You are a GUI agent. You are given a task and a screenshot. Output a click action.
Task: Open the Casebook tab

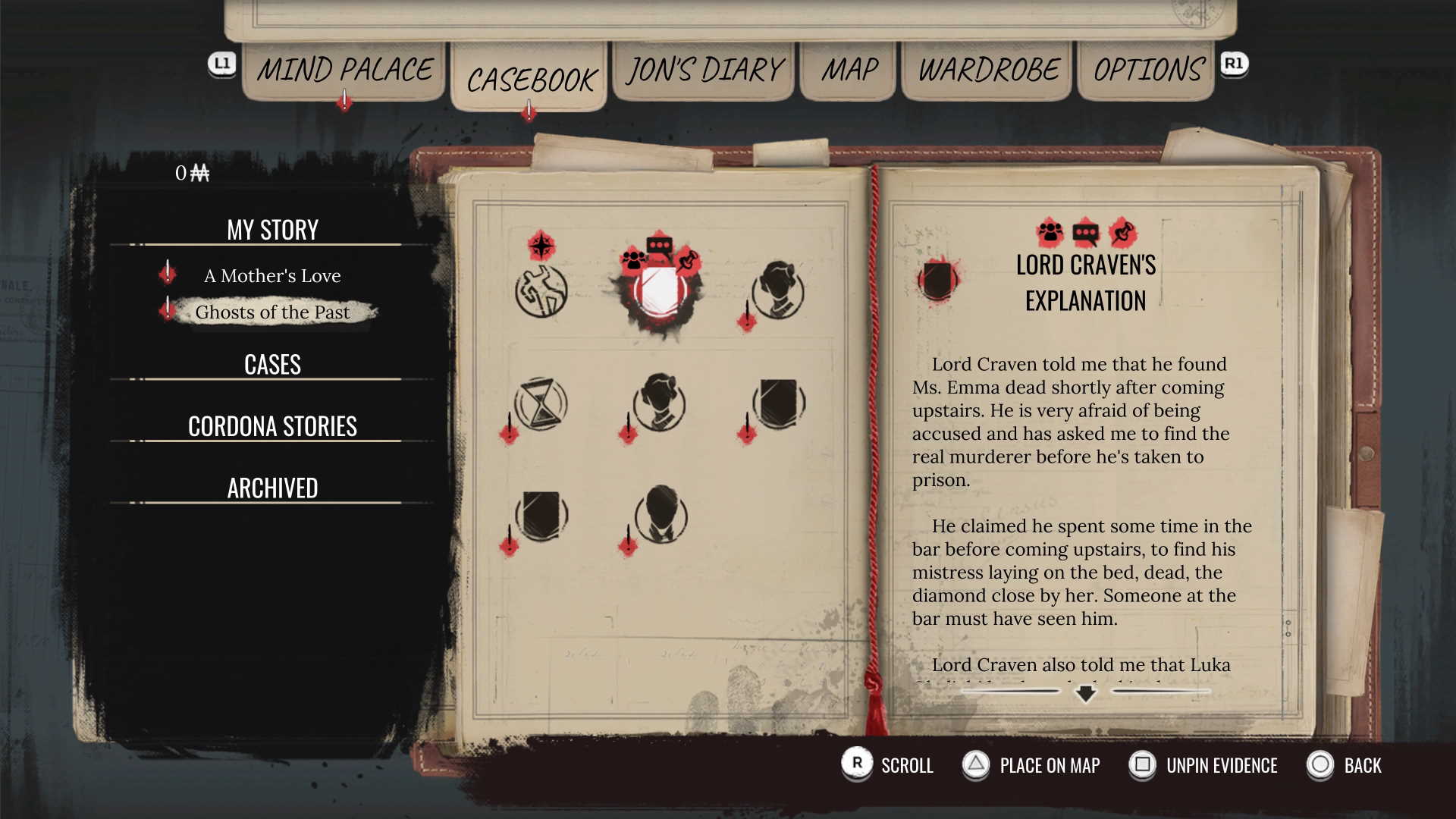[531, 80]
